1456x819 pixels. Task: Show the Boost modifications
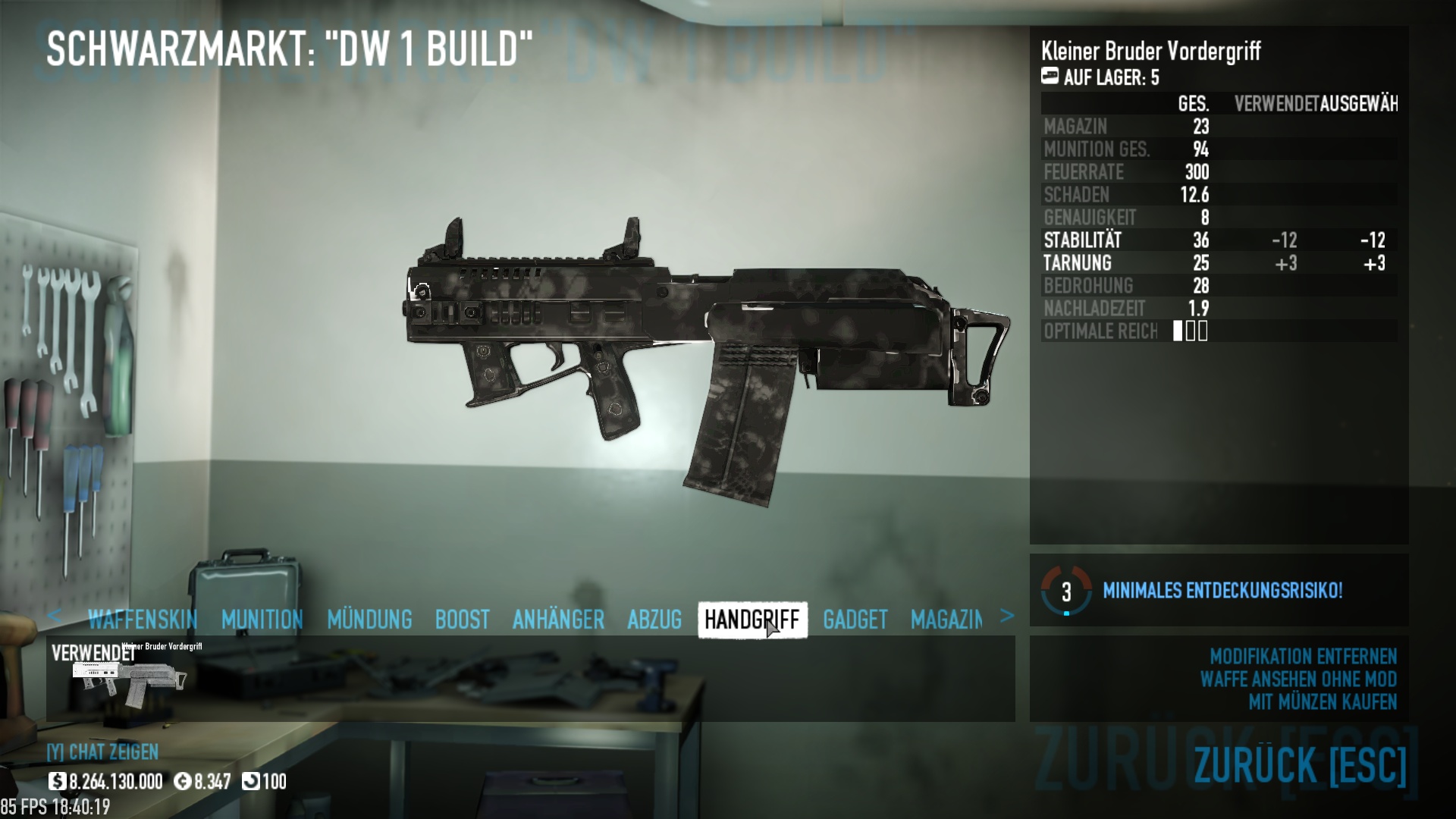tap(462, 620)
